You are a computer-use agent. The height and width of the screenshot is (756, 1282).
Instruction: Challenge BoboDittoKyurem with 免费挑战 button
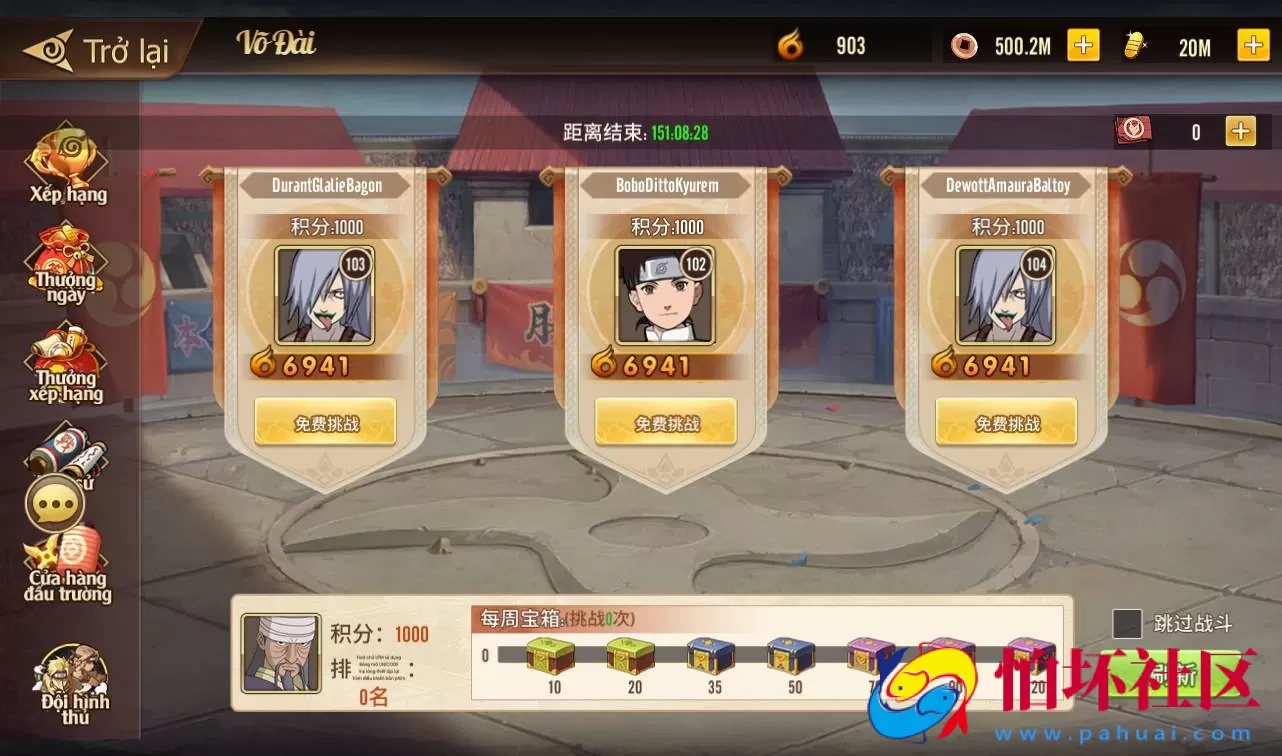pyautogui.click(x=665, y=421)
